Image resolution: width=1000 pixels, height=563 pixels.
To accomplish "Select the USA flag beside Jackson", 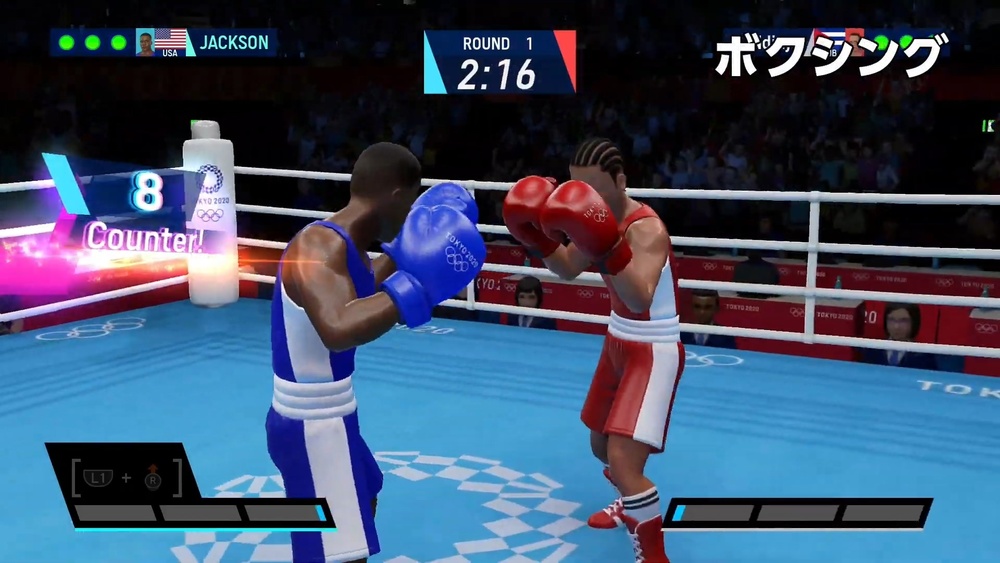I will click(x=172, y=39).
